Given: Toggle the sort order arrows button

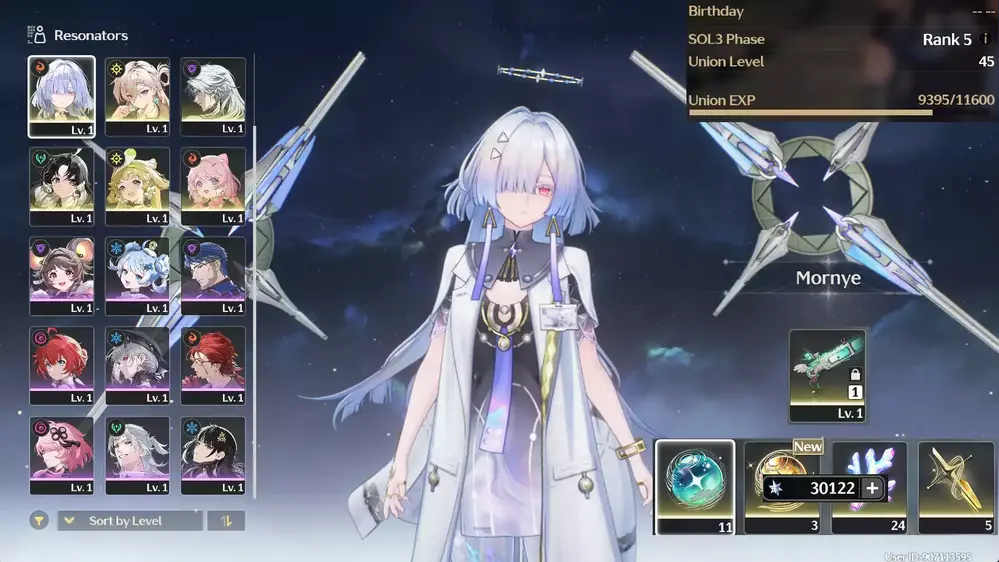Looking at the screenshot, I should click(x=225, y=521).
